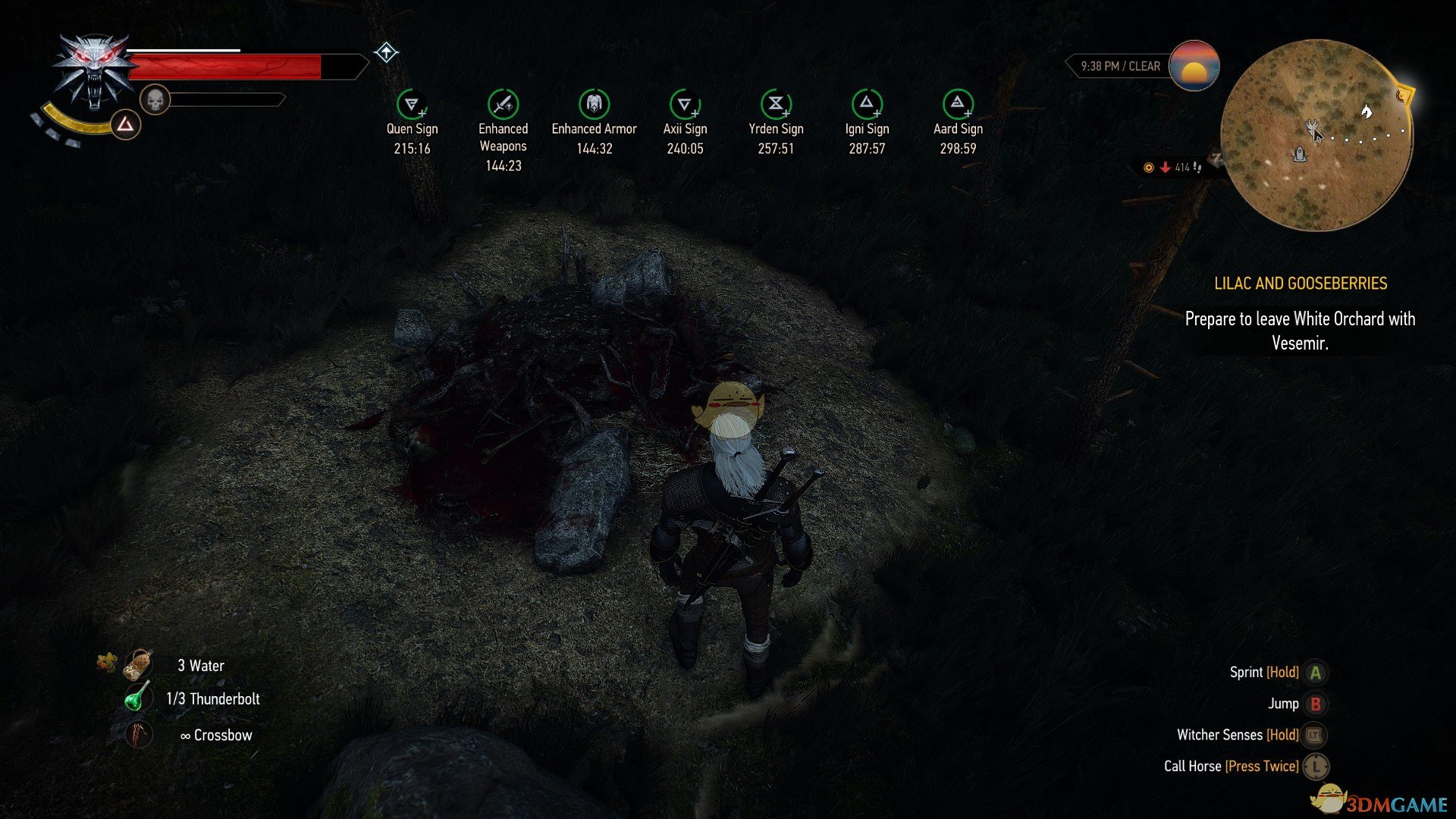Screen dimensions: 1456x819
Task: Click the Aard Sign buff icon
Action: pyautogui.click(x=958, y=104)
